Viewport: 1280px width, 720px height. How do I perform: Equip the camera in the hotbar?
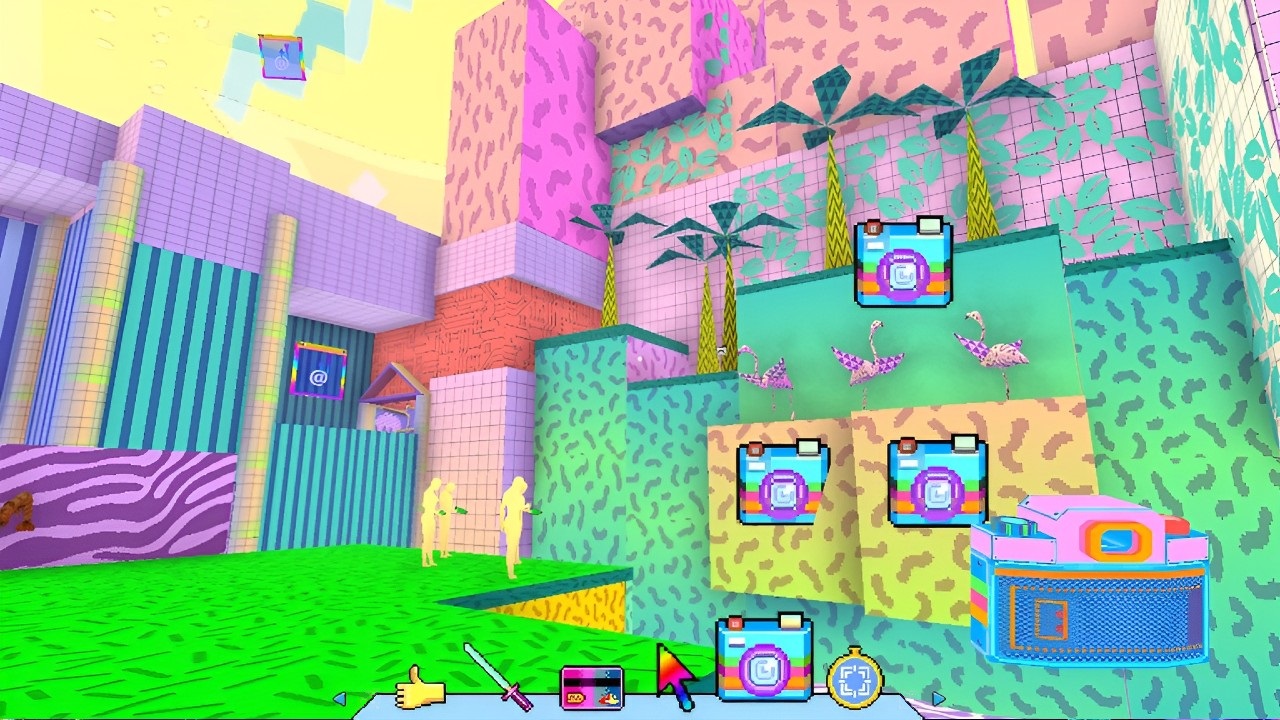pos(764,660)
